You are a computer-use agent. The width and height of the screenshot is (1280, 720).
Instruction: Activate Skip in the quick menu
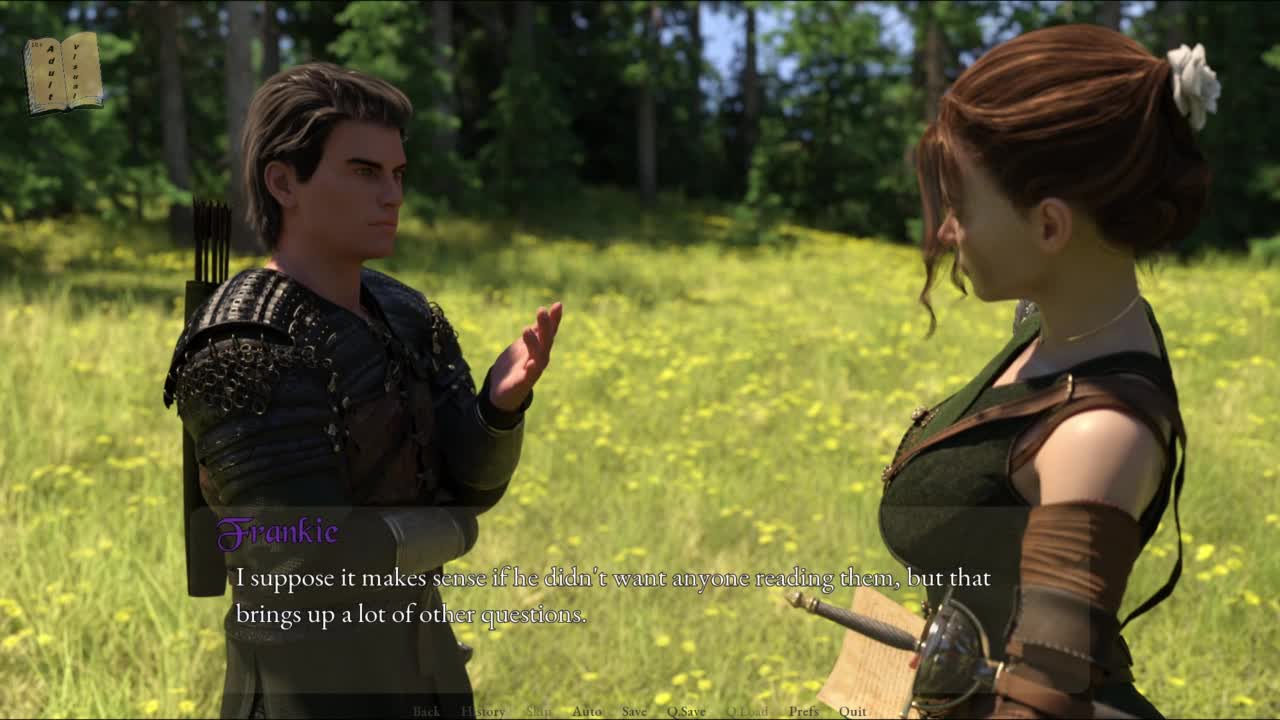point(539,711)
